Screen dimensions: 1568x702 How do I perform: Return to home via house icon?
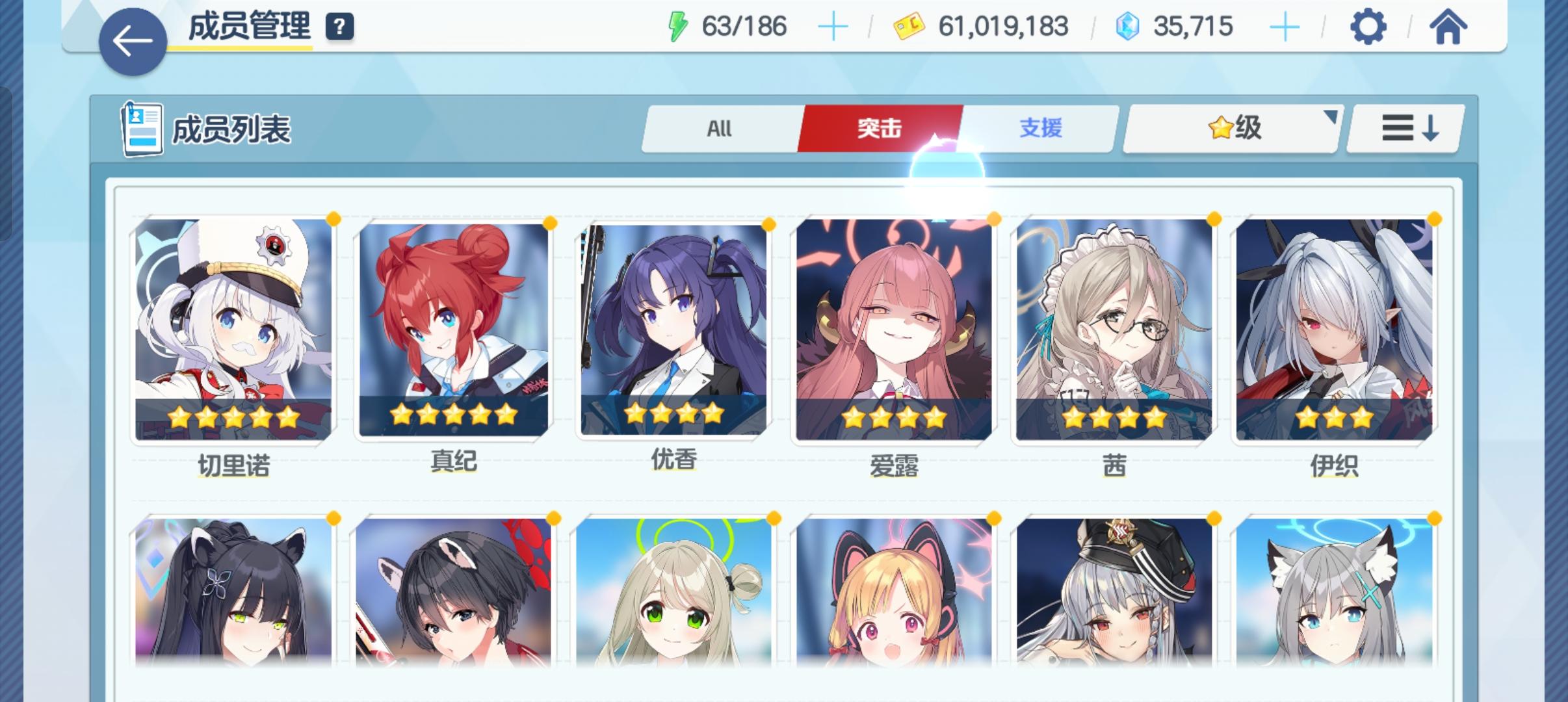click(1448, 26)
